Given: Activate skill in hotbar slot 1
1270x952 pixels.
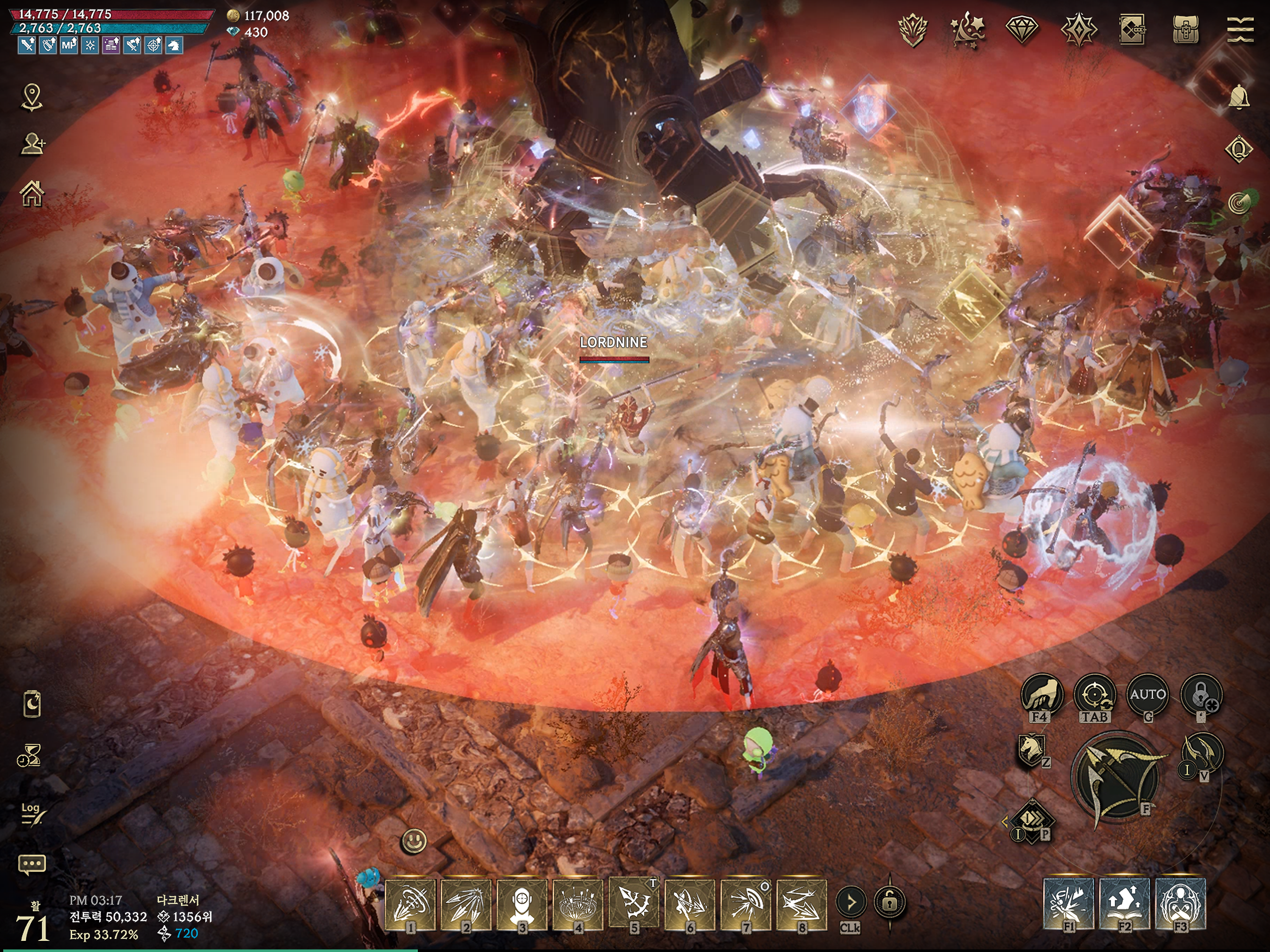Looking at the screenshot, I should tap(410, 904).
